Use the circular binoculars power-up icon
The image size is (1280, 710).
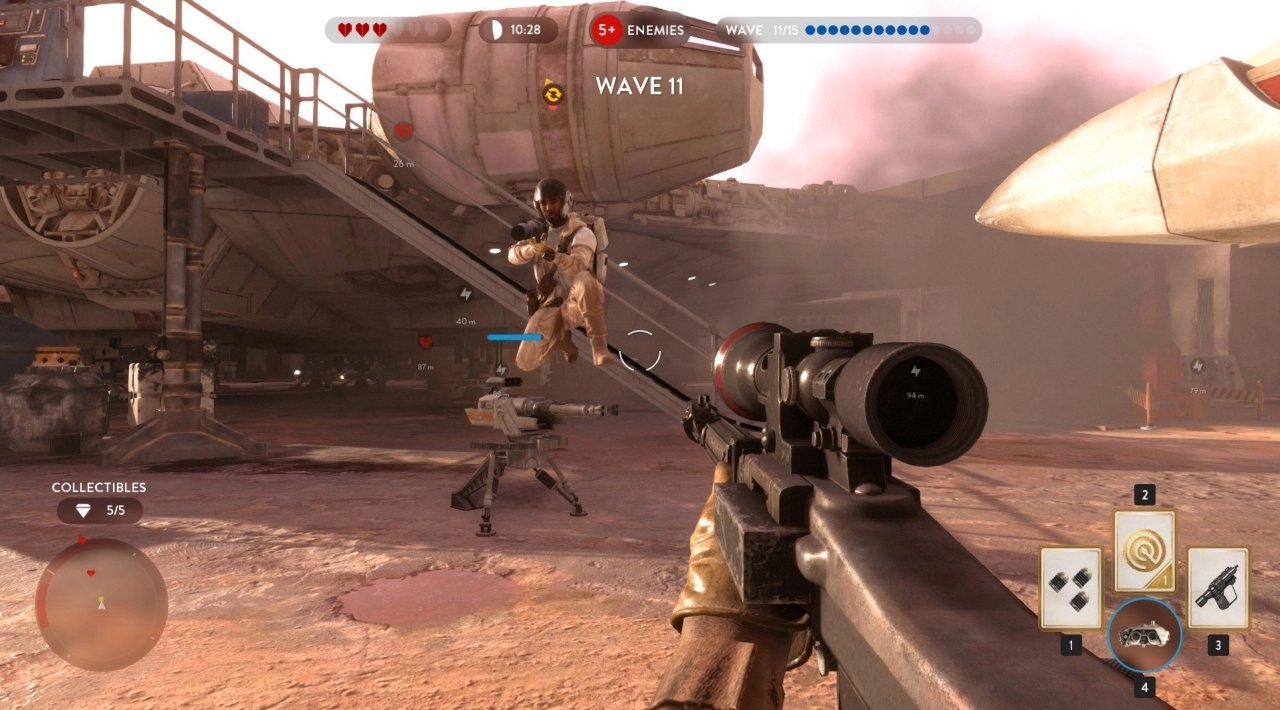click(1144, 635)
